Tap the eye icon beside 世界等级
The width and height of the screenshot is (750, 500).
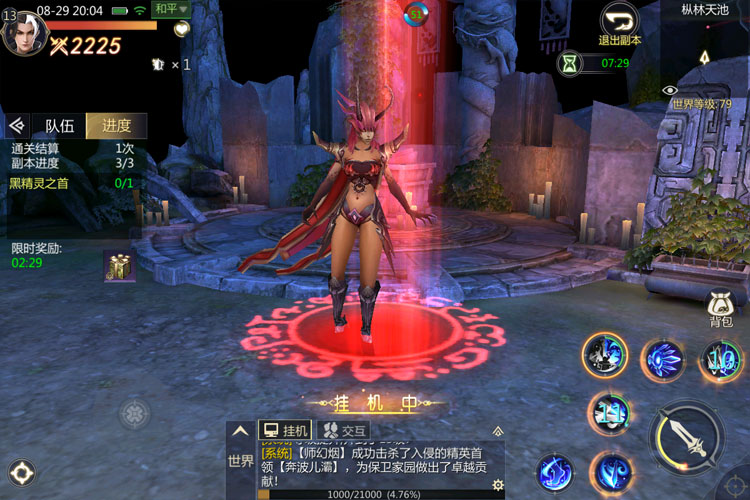click(670, 90)
